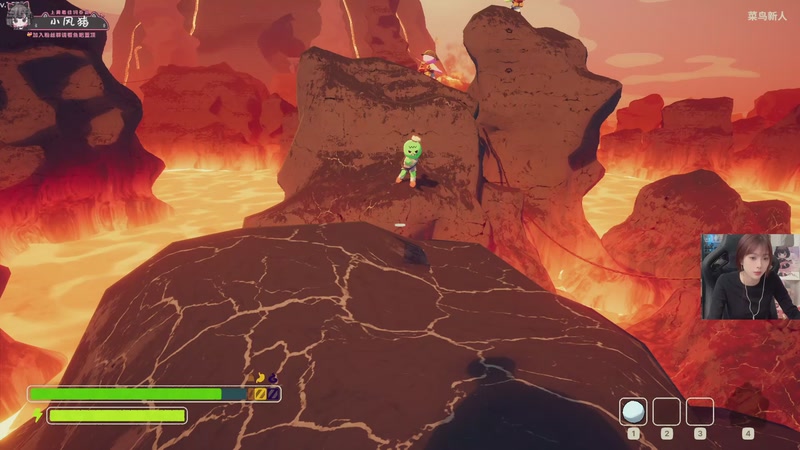Click the streamer avatar on the 小风猫 badge
The height and width of the screenshot is (450, 800).
tap(17, 19)
